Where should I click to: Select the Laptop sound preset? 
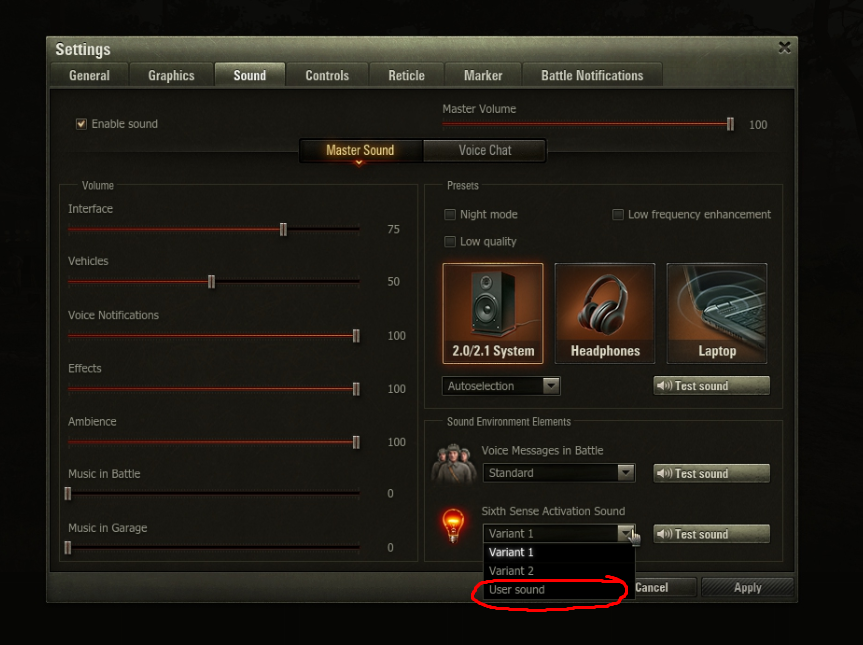[x=717, y=313]
